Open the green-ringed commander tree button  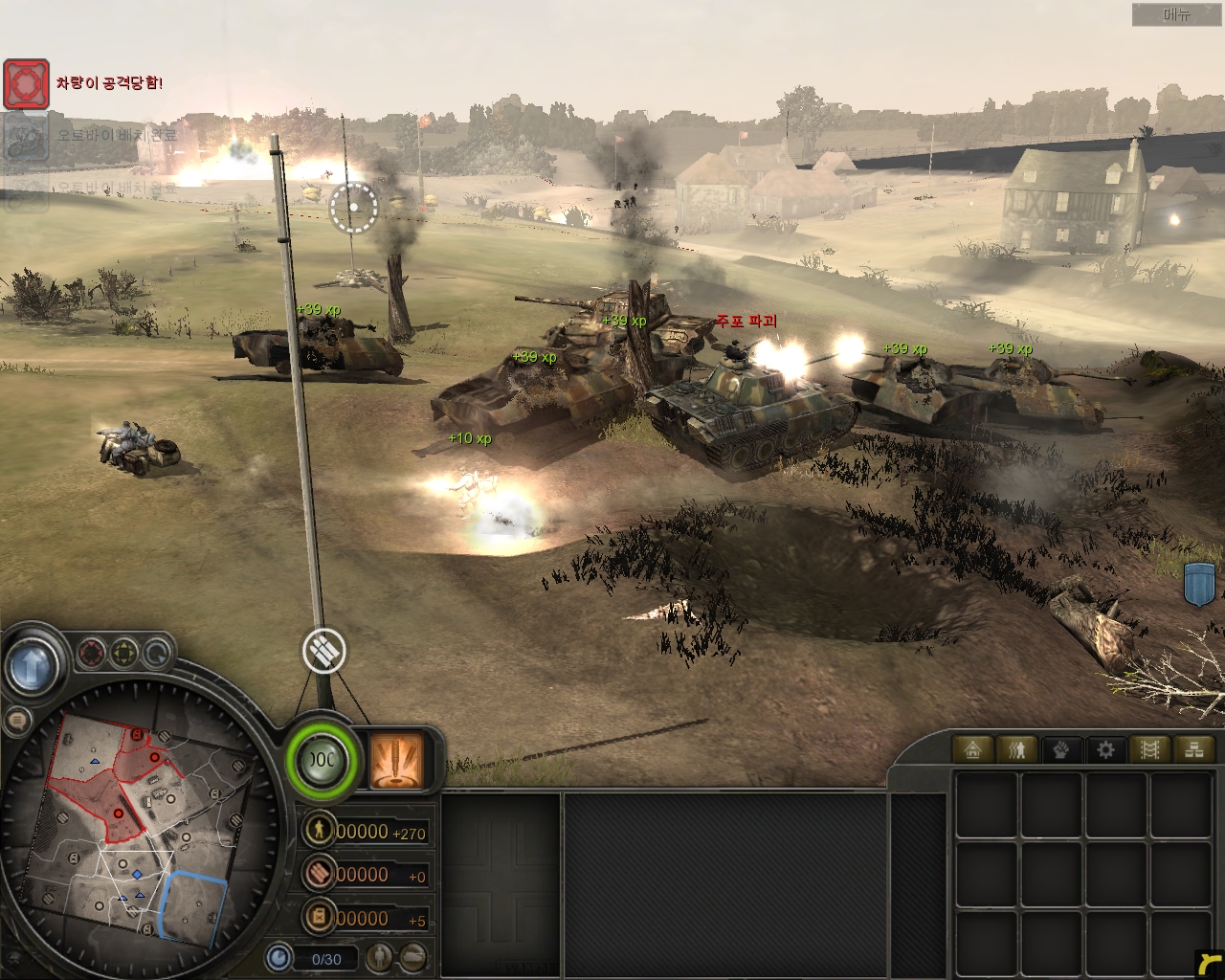(x=323, y=761)
